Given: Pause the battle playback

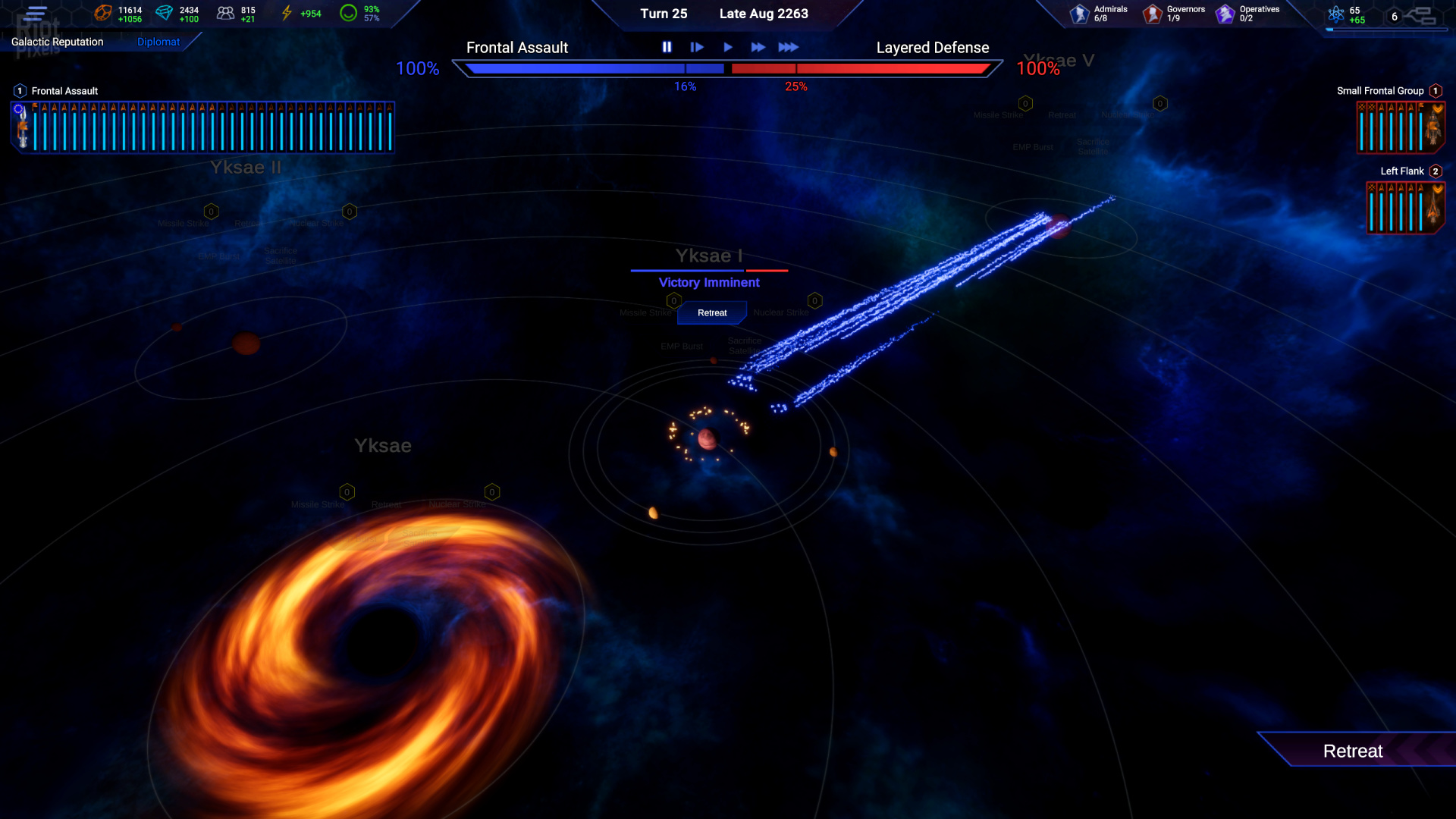Looking at the screenshot, I should pos(667,47).
